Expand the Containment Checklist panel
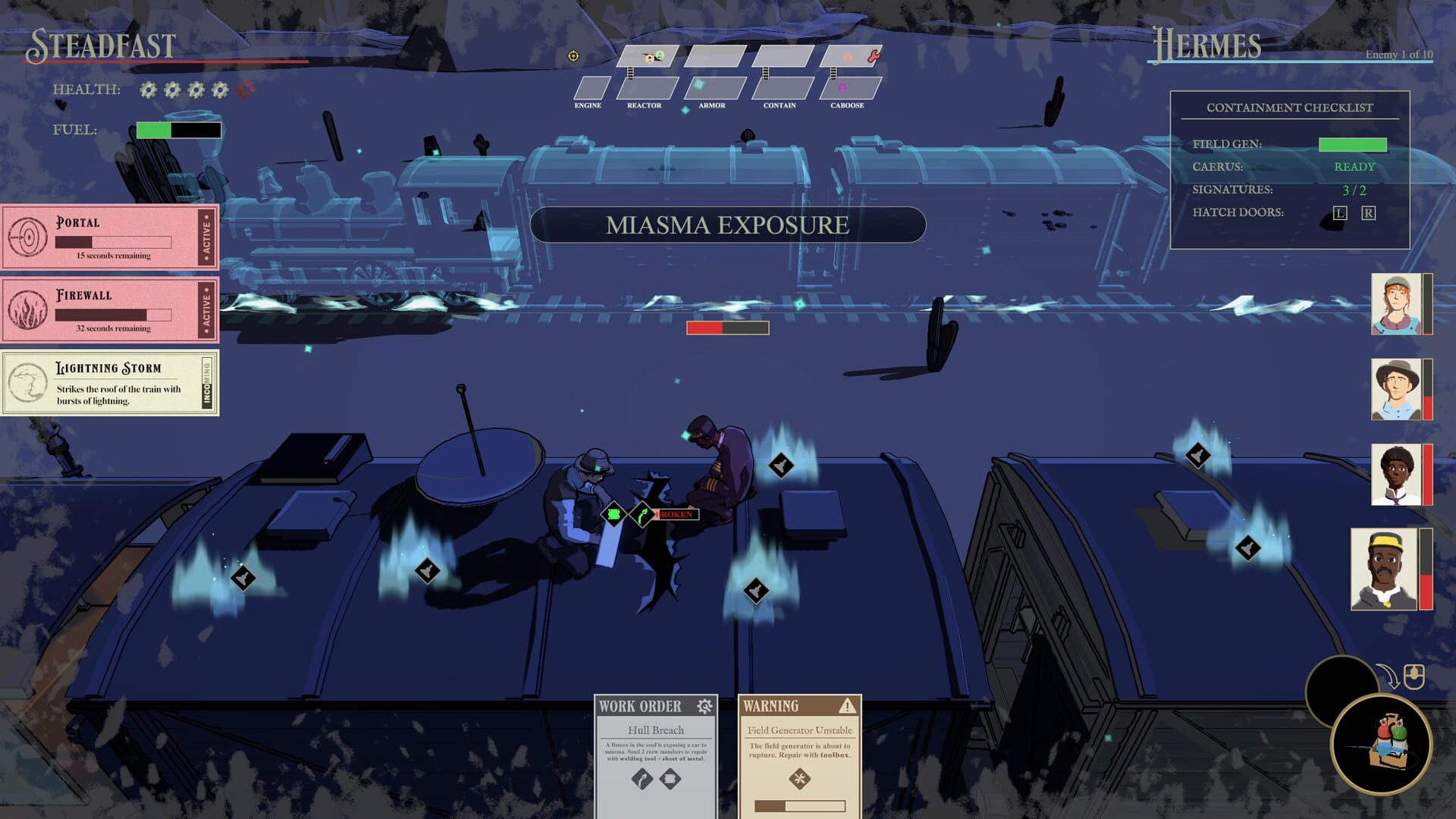The width and height of the screenshot is (1456, 819). click(x=1289, y=107)
